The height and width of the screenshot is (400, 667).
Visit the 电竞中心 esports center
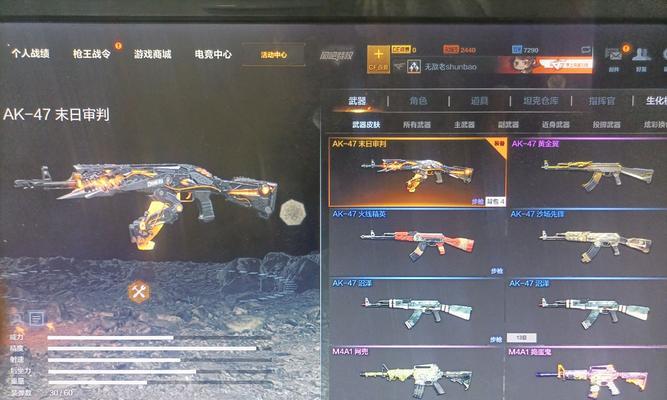click(212, 54)
